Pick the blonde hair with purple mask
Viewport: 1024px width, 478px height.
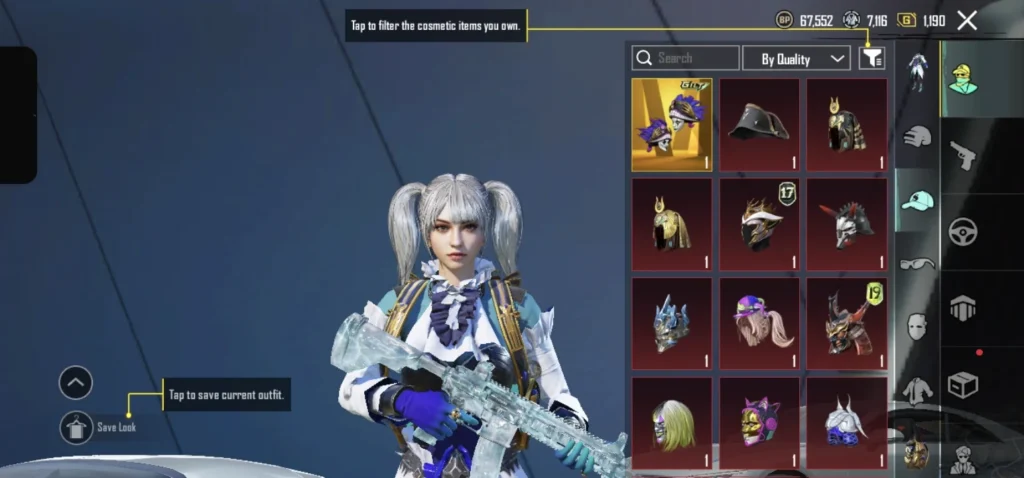pos(672,421)
